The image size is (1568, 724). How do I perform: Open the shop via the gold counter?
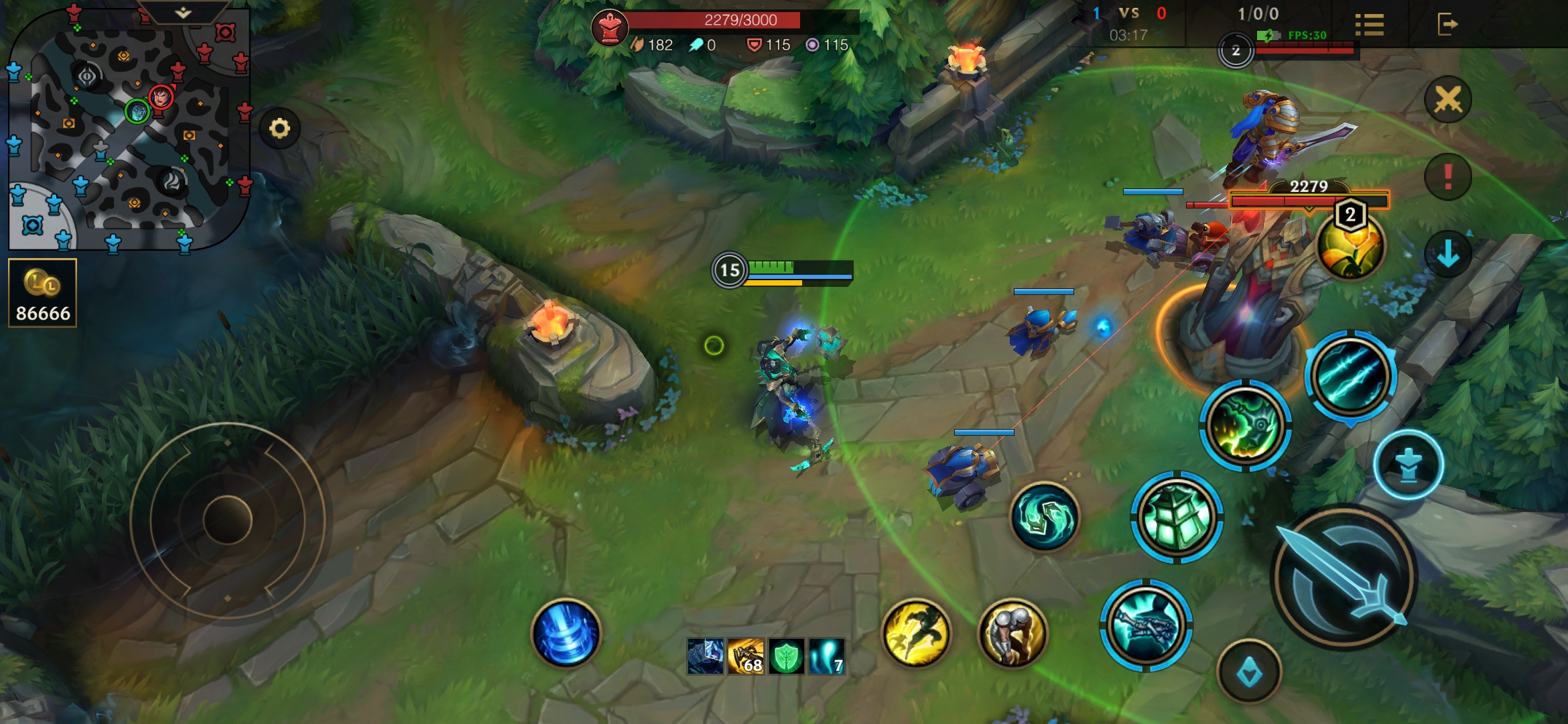43,293
